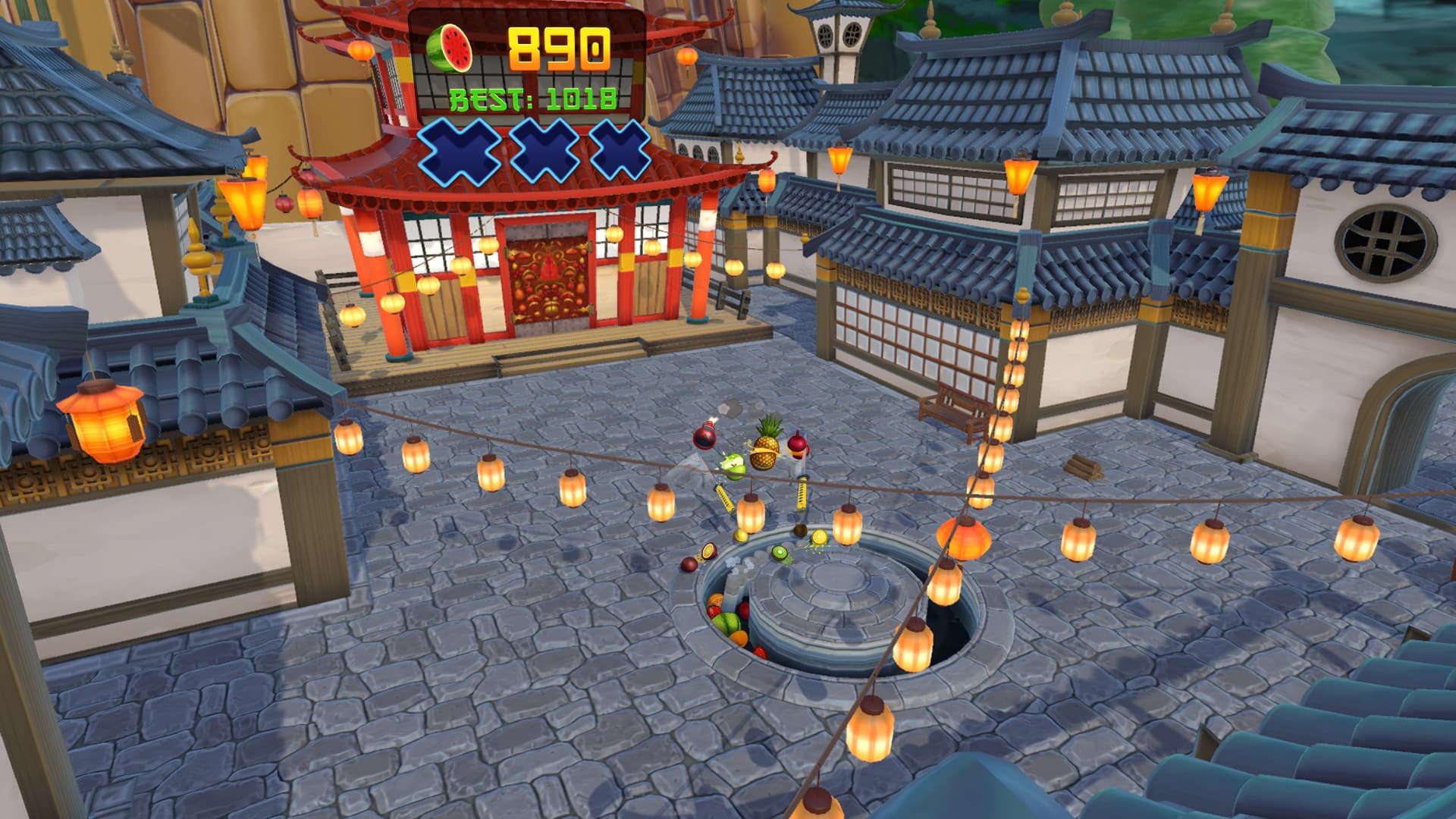Slice the lit bomb near the fruits
This screenshot has height=819, width=1456.
705,438
